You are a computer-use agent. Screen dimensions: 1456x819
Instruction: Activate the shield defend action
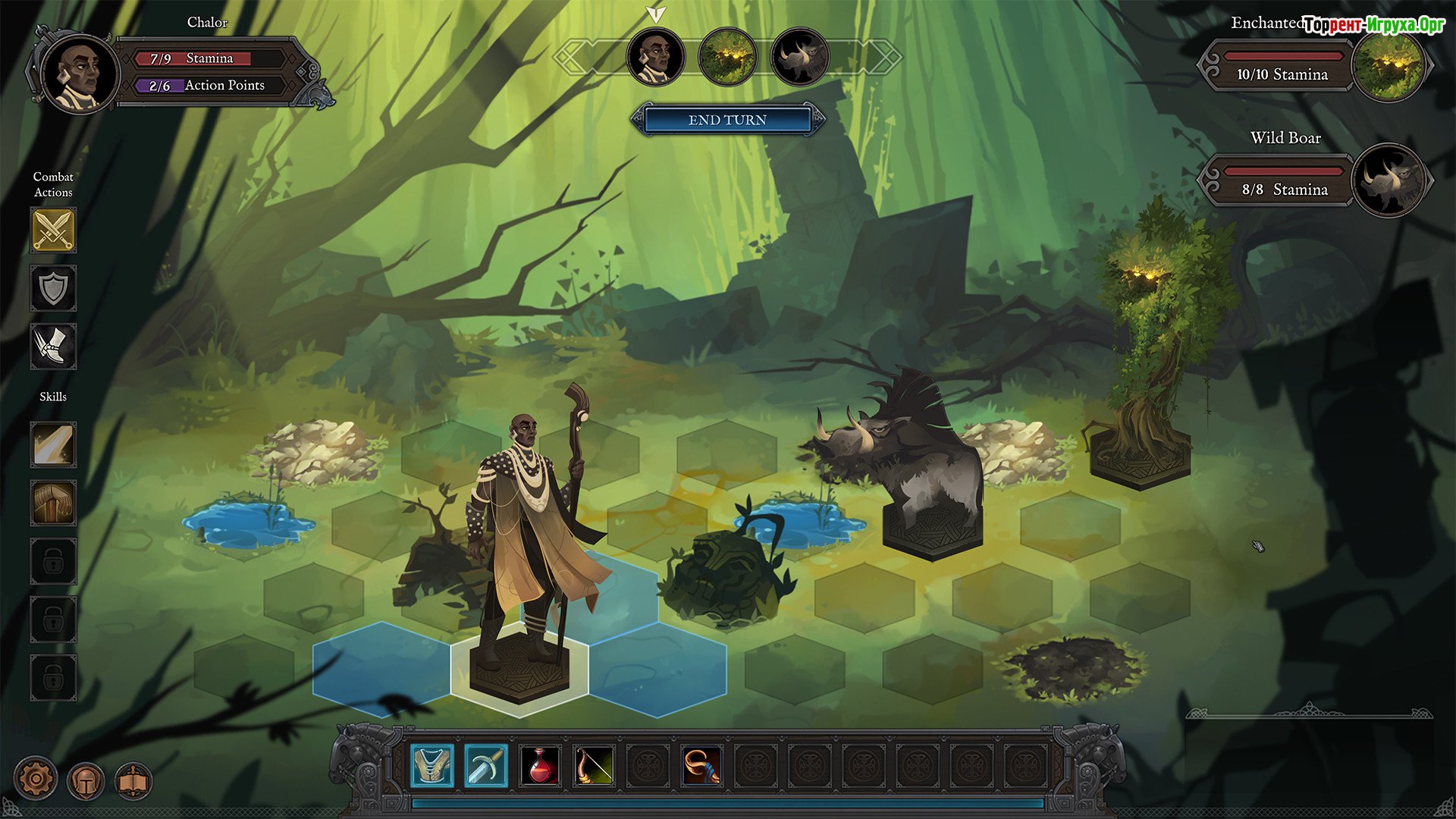[53, 288]
